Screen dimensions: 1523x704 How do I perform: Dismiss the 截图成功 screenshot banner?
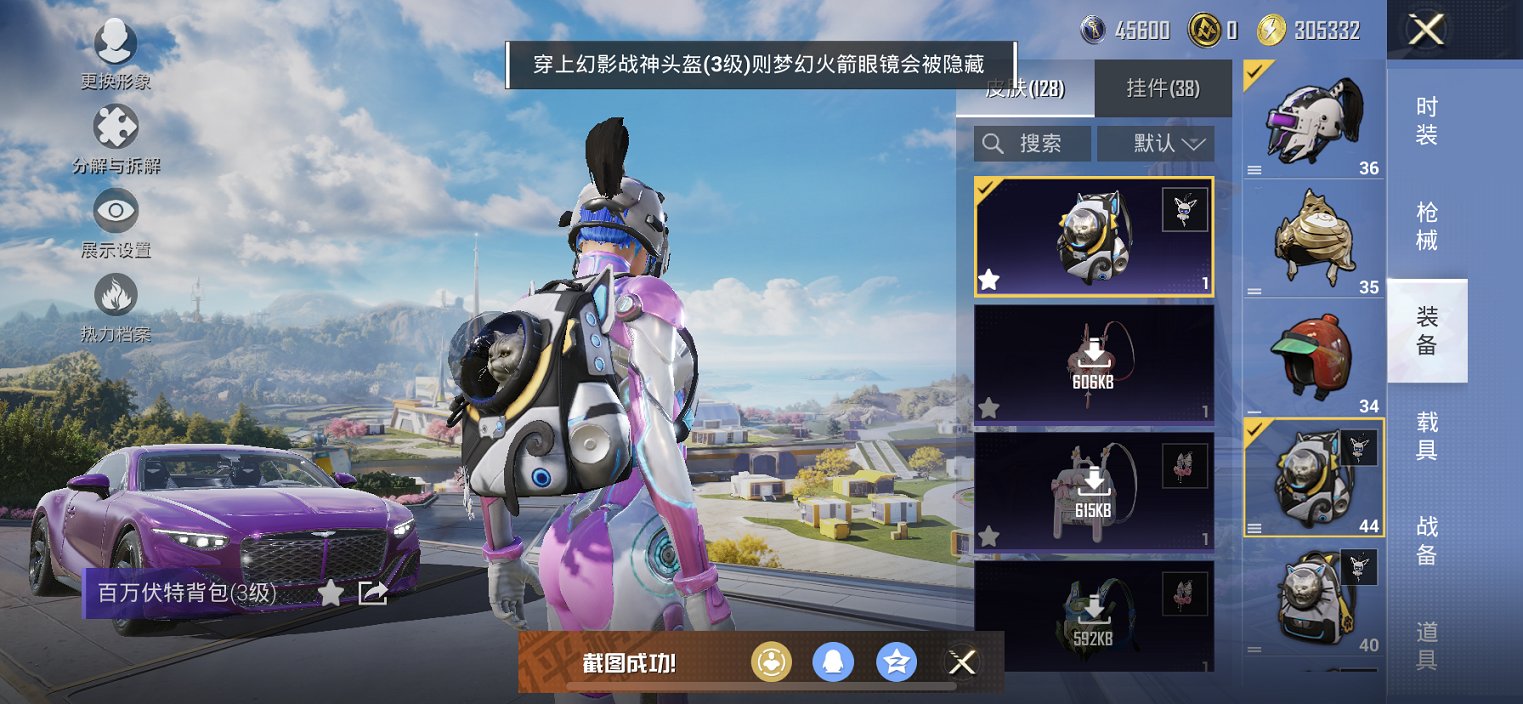(962, 661)
